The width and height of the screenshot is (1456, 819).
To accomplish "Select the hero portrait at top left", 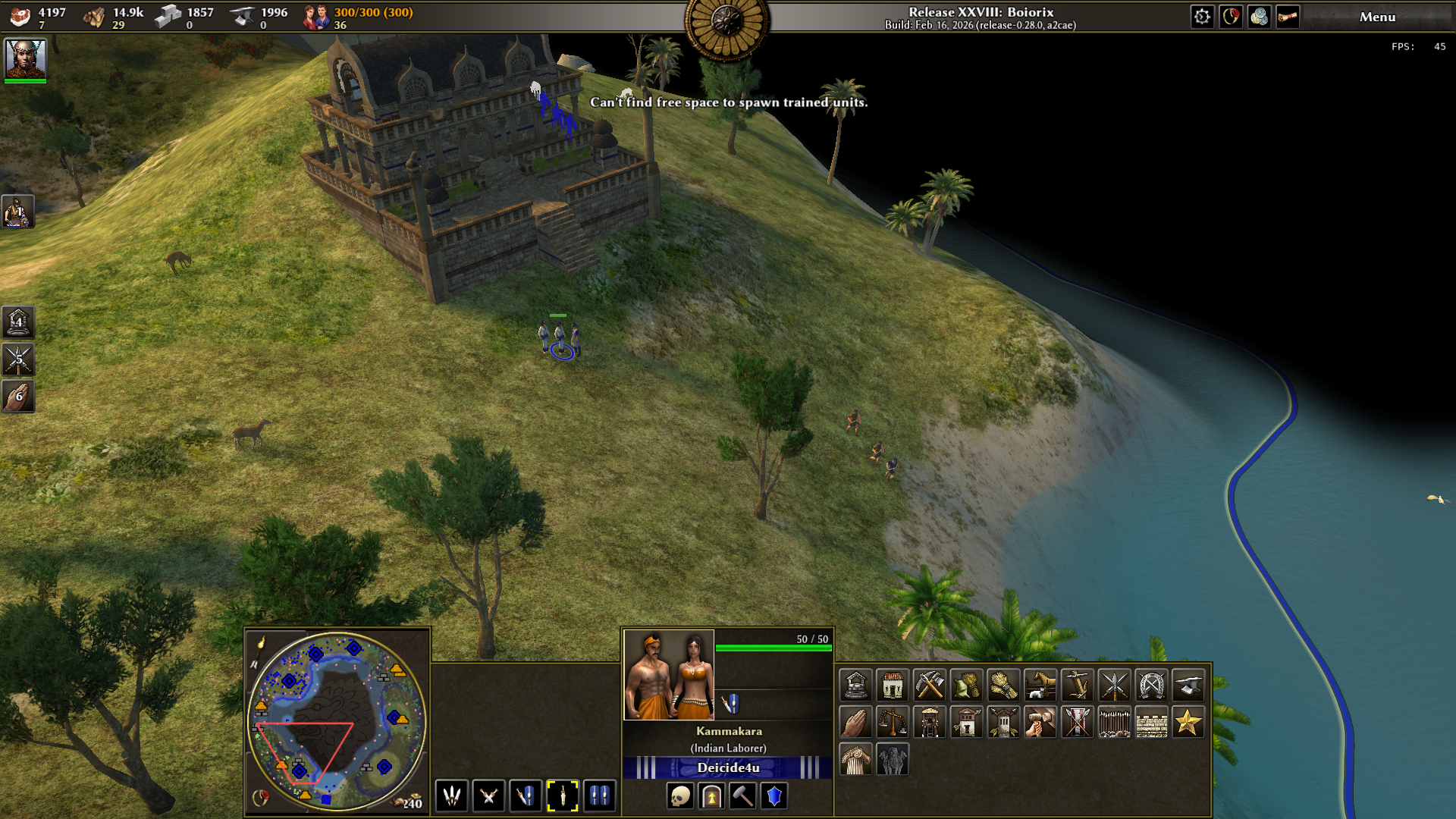I will click(x=26, y=59).
